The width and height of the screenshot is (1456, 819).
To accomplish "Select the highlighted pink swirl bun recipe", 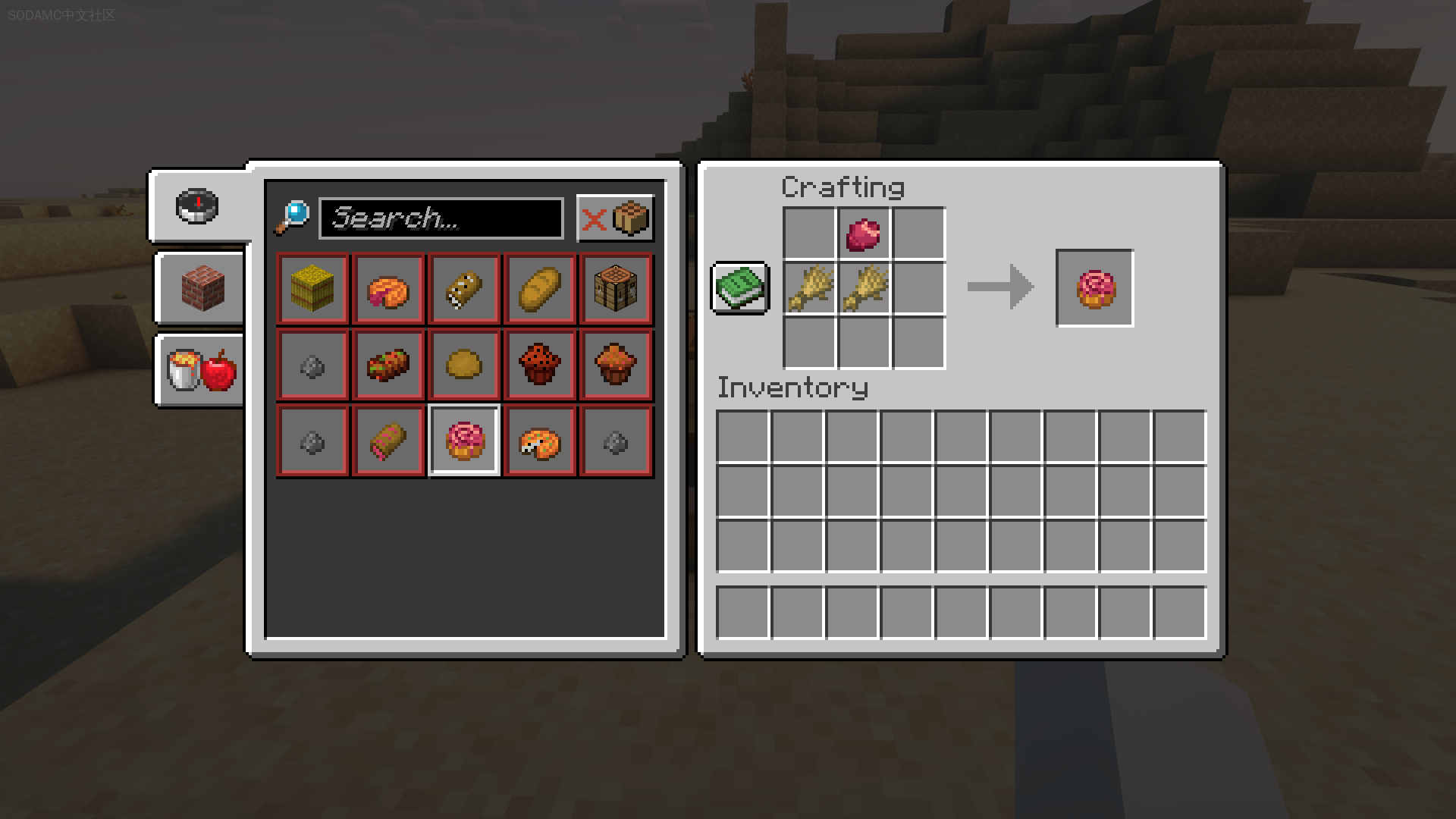I will [x=464, y=441].
